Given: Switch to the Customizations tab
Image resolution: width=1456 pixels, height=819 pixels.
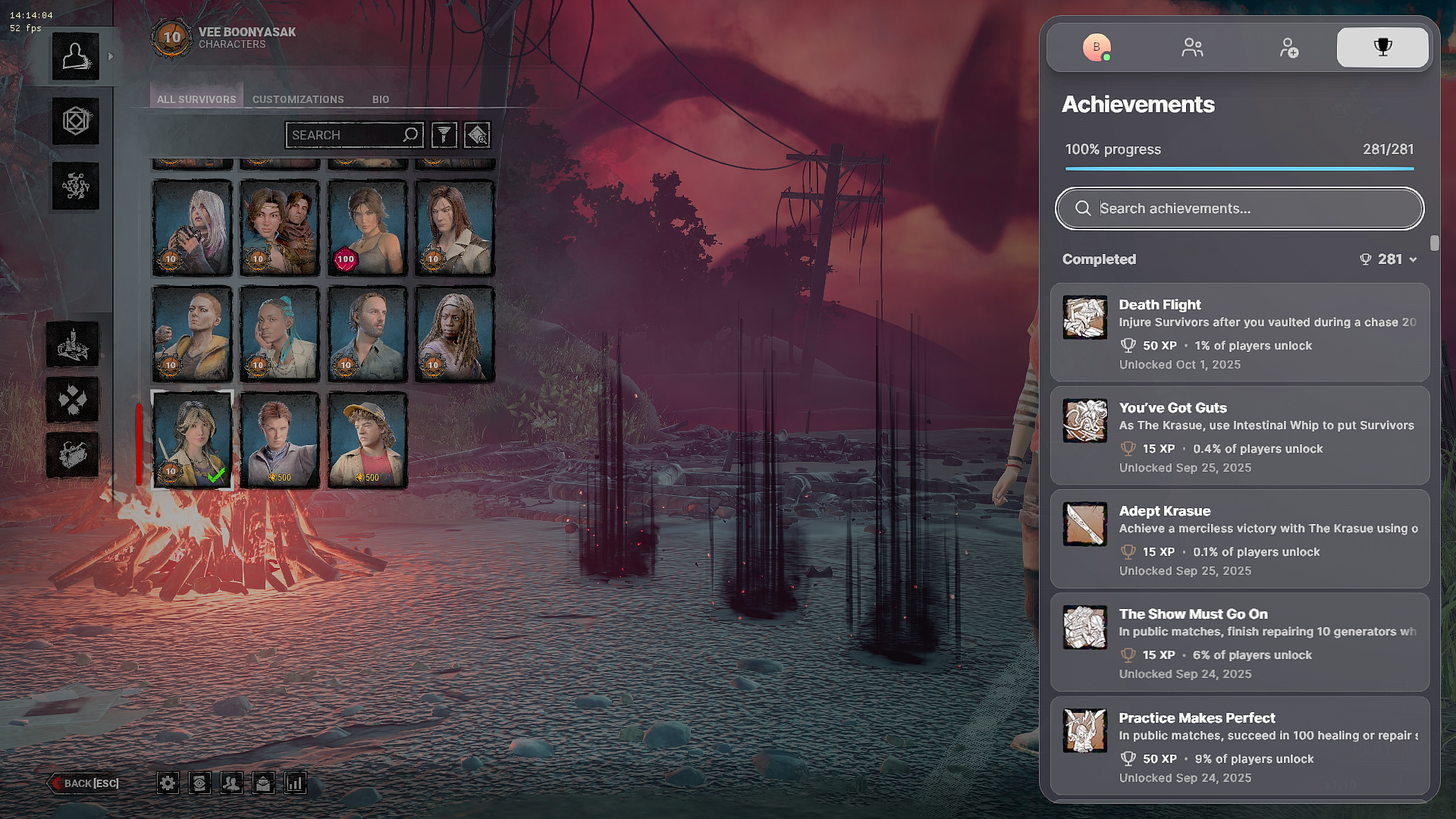Looking at the screenshot, I should pos(298,99).
